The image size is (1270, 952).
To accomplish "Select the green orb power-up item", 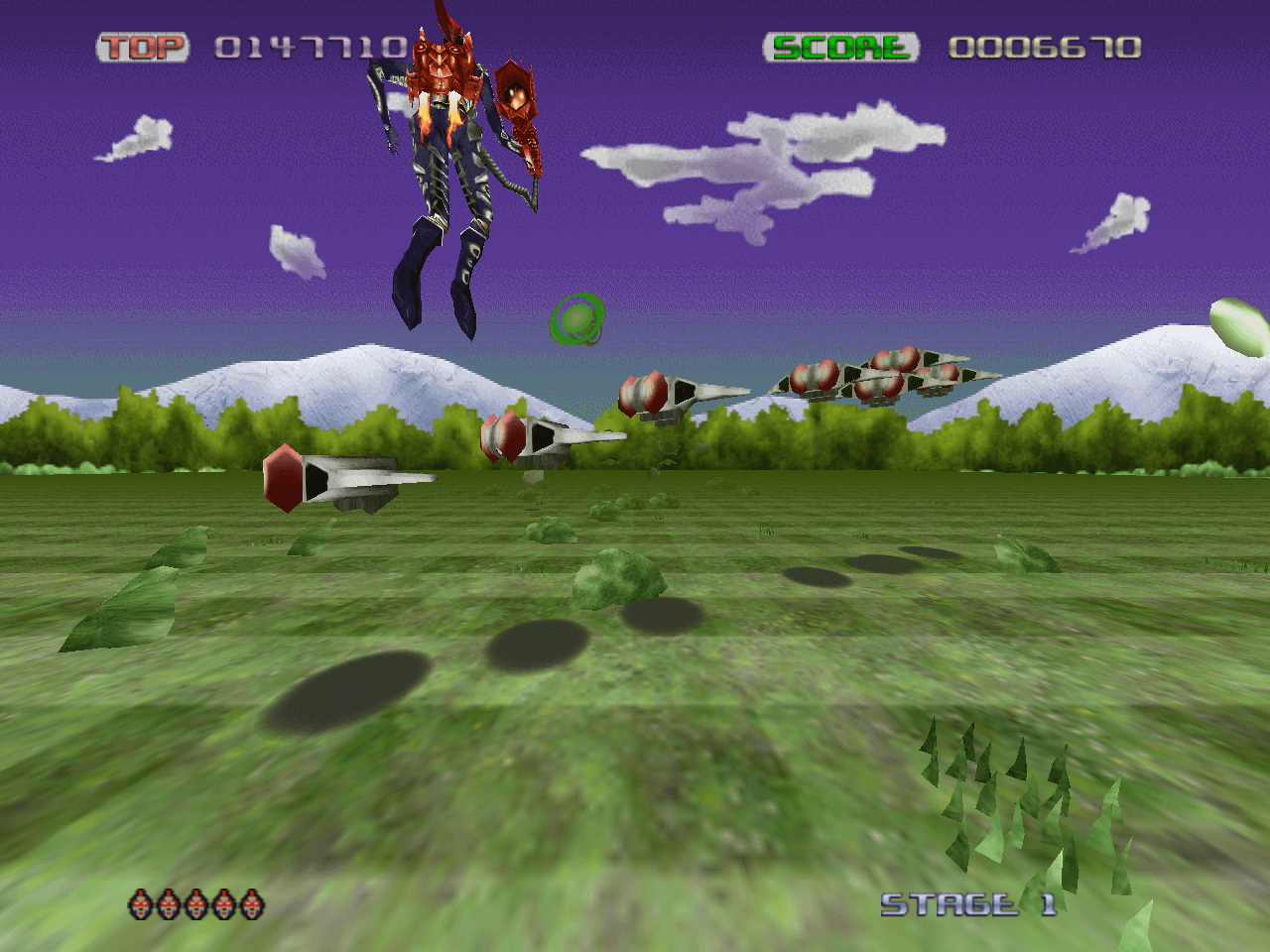I will point(575,319).
